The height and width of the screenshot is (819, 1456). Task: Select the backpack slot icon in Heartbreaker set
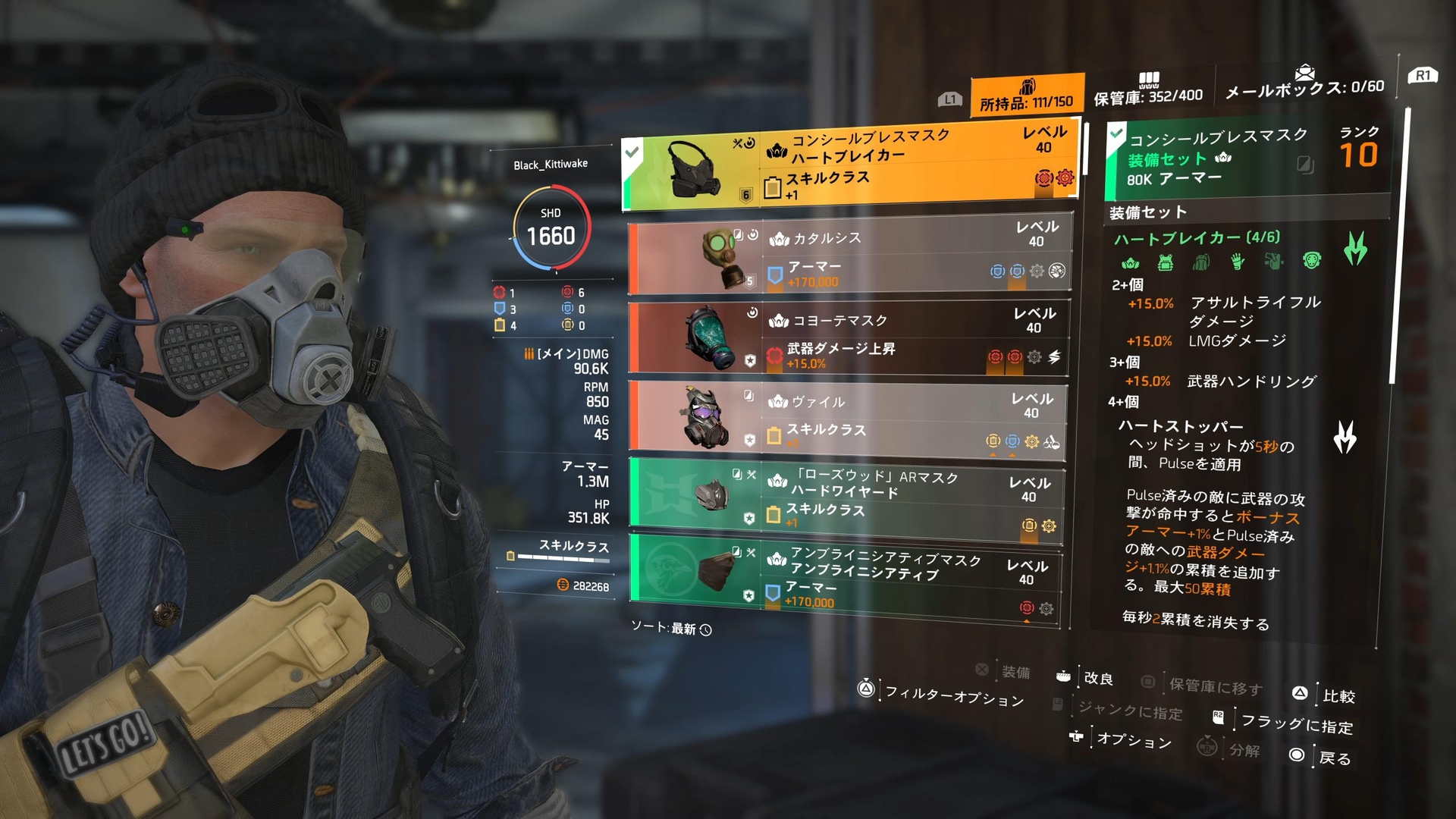tap(1202, 263)
